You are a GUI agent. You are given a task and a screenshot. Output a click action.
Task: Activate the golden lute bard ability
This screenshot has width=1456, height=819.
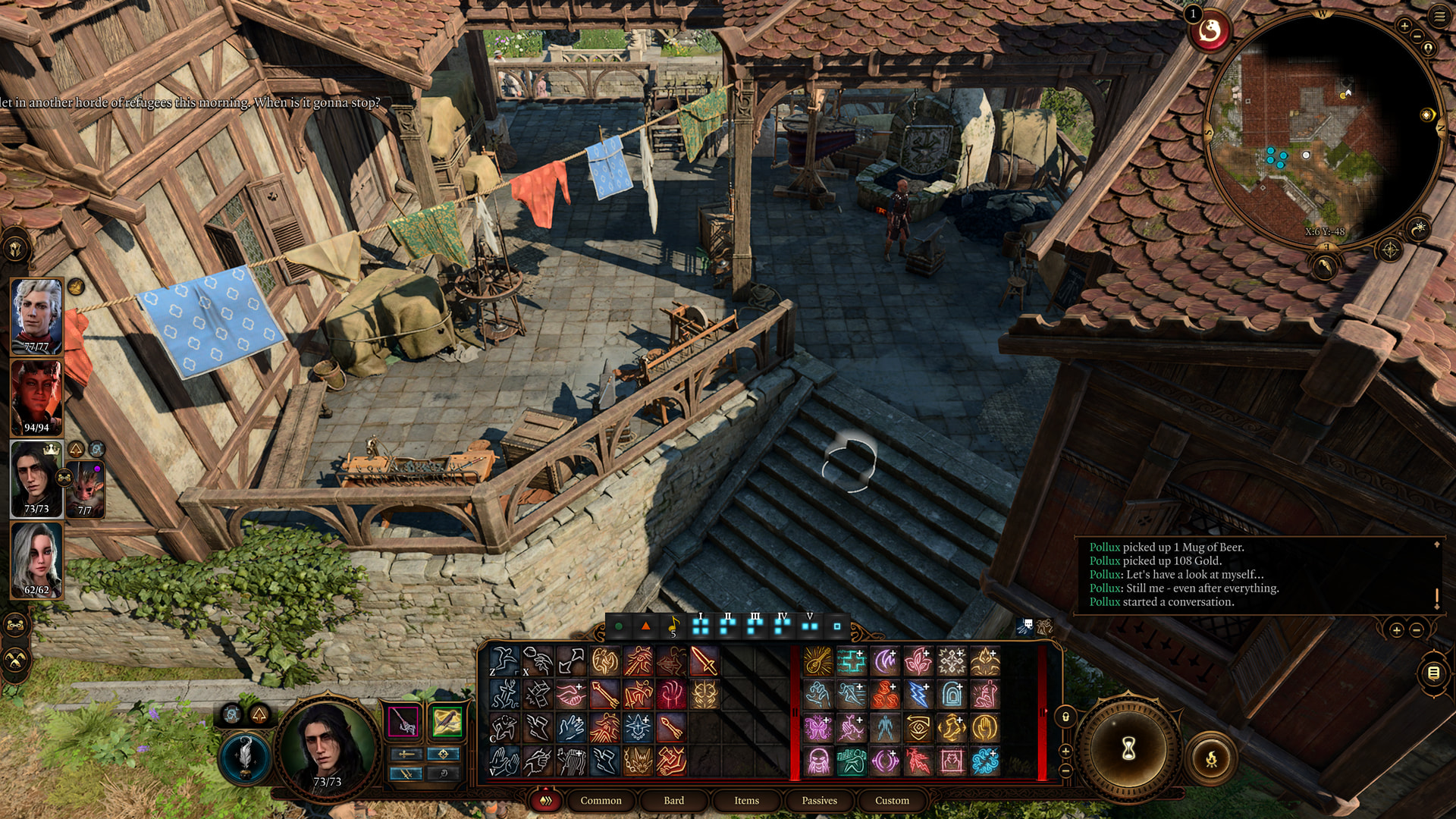pos(817,661)
